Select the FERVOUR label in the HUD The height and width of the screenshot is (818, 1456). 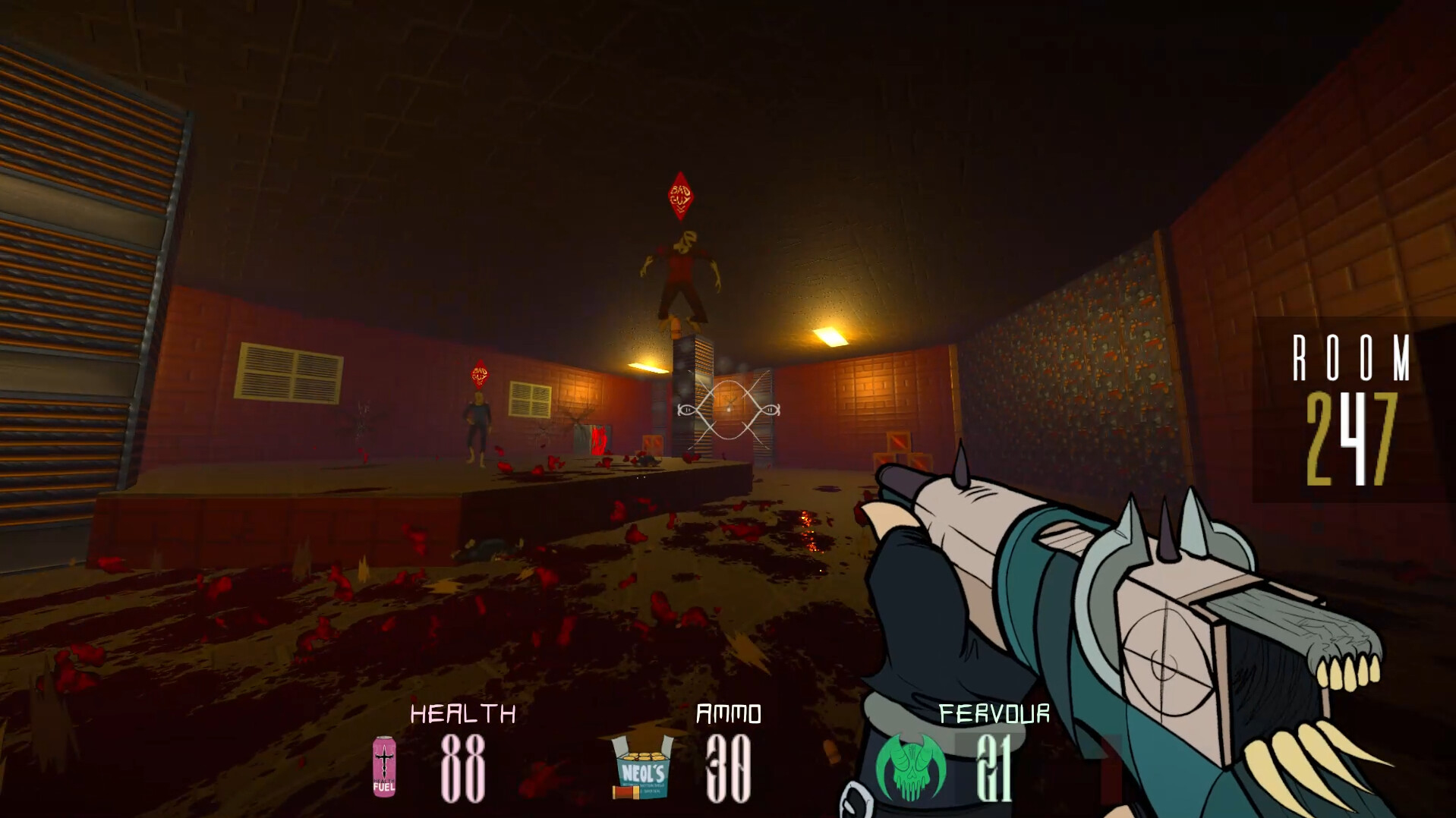994,714
